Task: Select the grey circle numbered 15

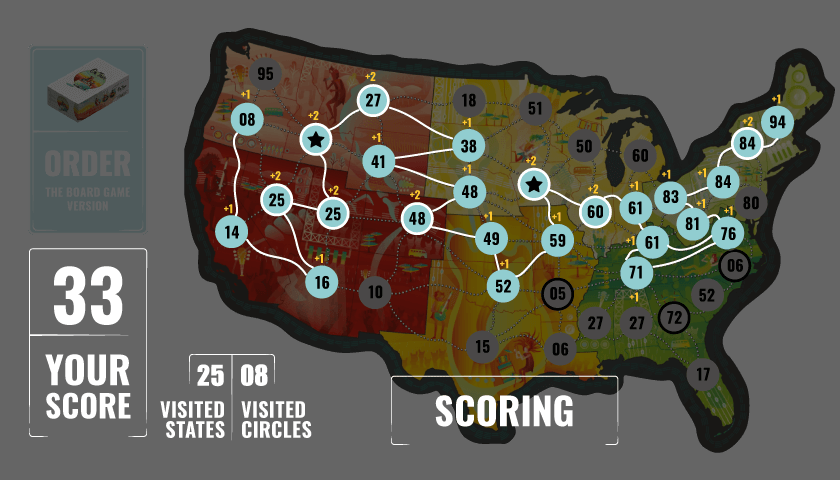Action: pyautogui.click(x=482, y=347)
